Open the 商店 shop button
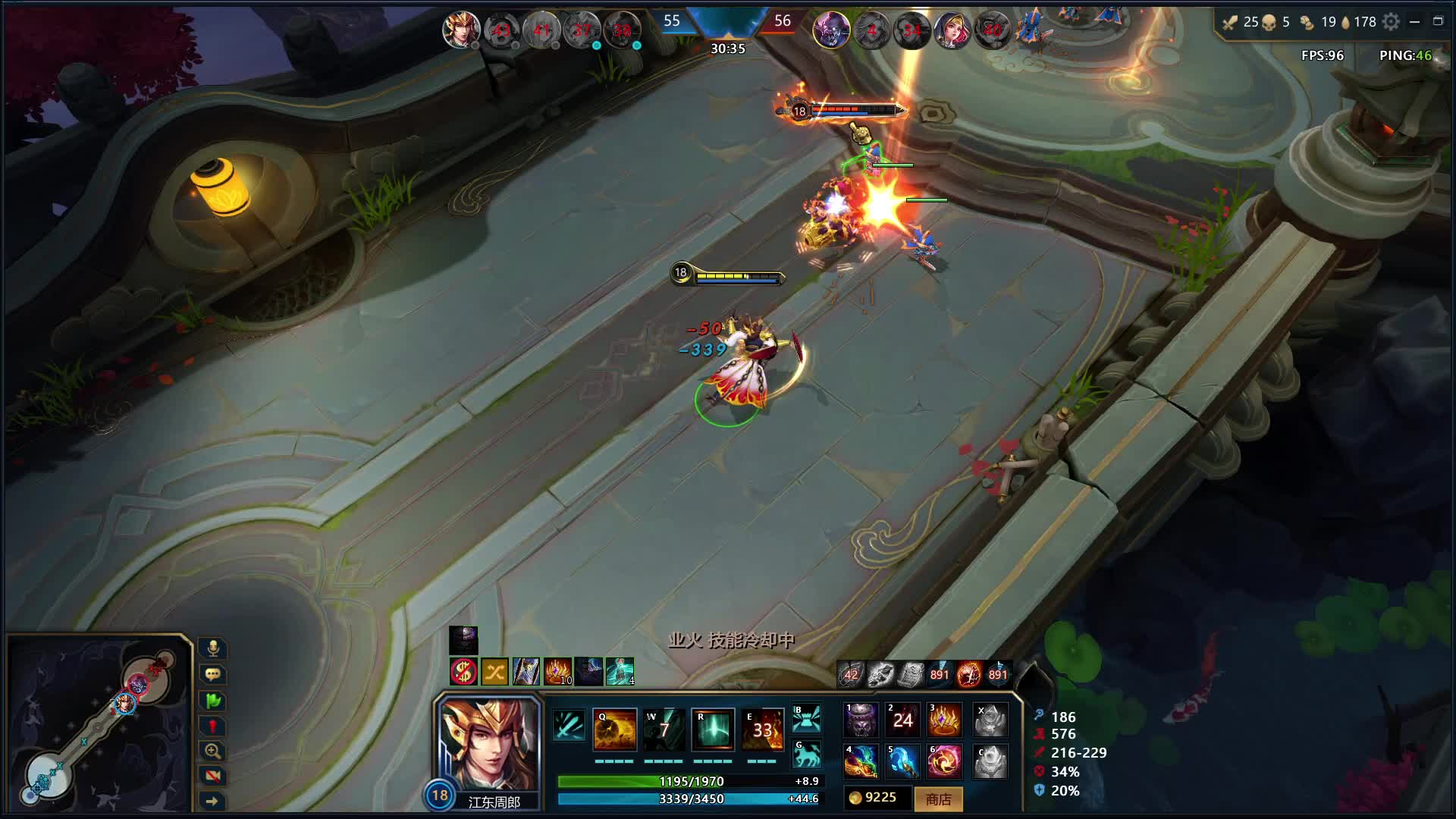Image resolution: width=1456 pixels, height=819 pixels. click(x=938, y=799)
